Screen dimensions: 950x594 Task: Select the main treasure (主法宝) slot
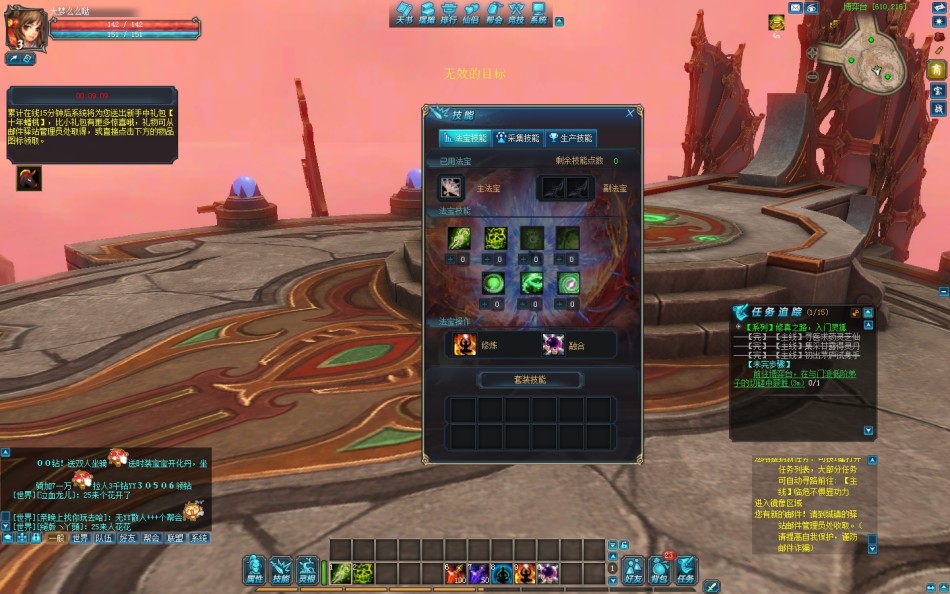pos(452,187)
